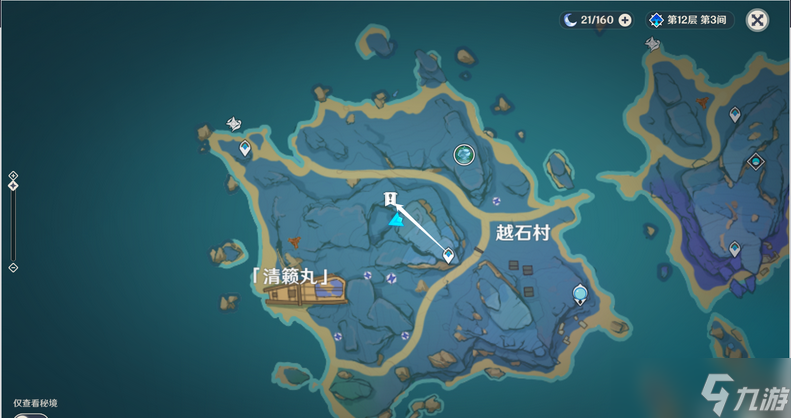Open the Spiral Abyss 第12层 第3间 progress
791x418 pixels.
pos(690,19)
